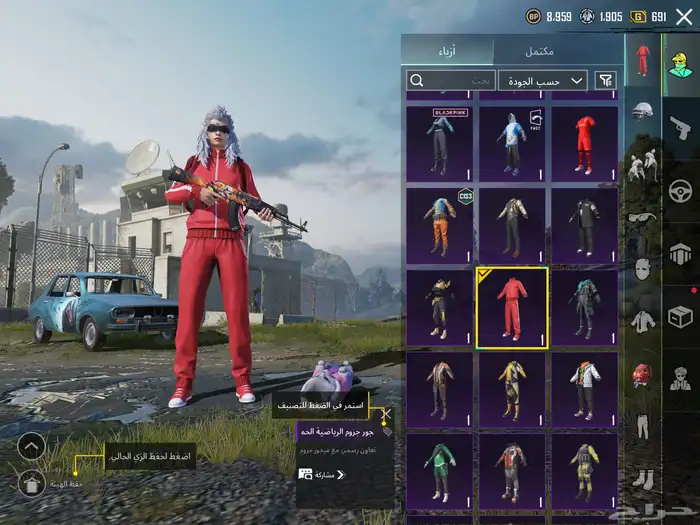Open the pistol weapons category
This screenshot has width=700, height=525.
(681, 127)
